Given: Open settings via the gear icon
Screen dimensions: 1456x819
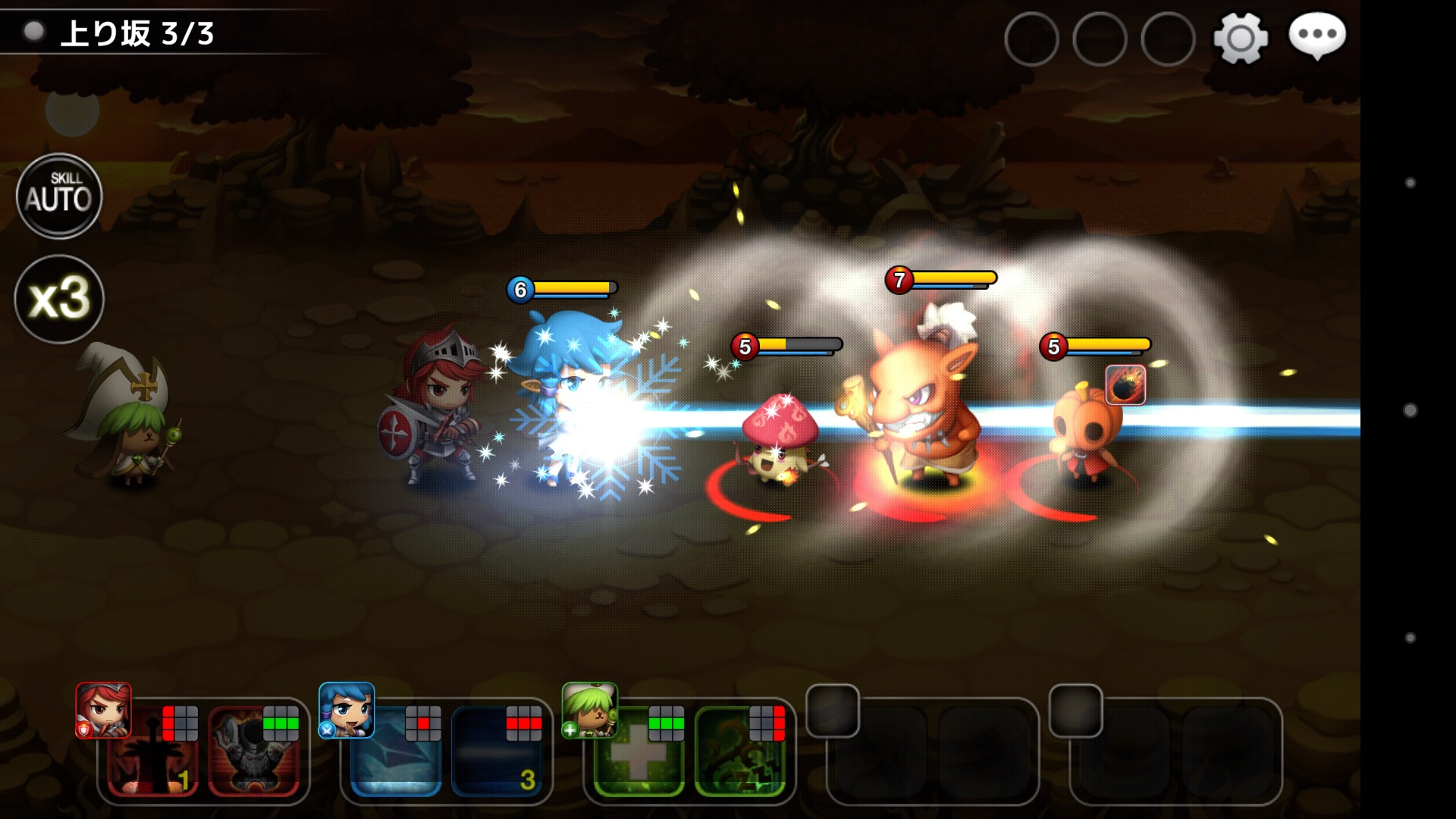Looking at the screenshot, I should point(1241,38).
